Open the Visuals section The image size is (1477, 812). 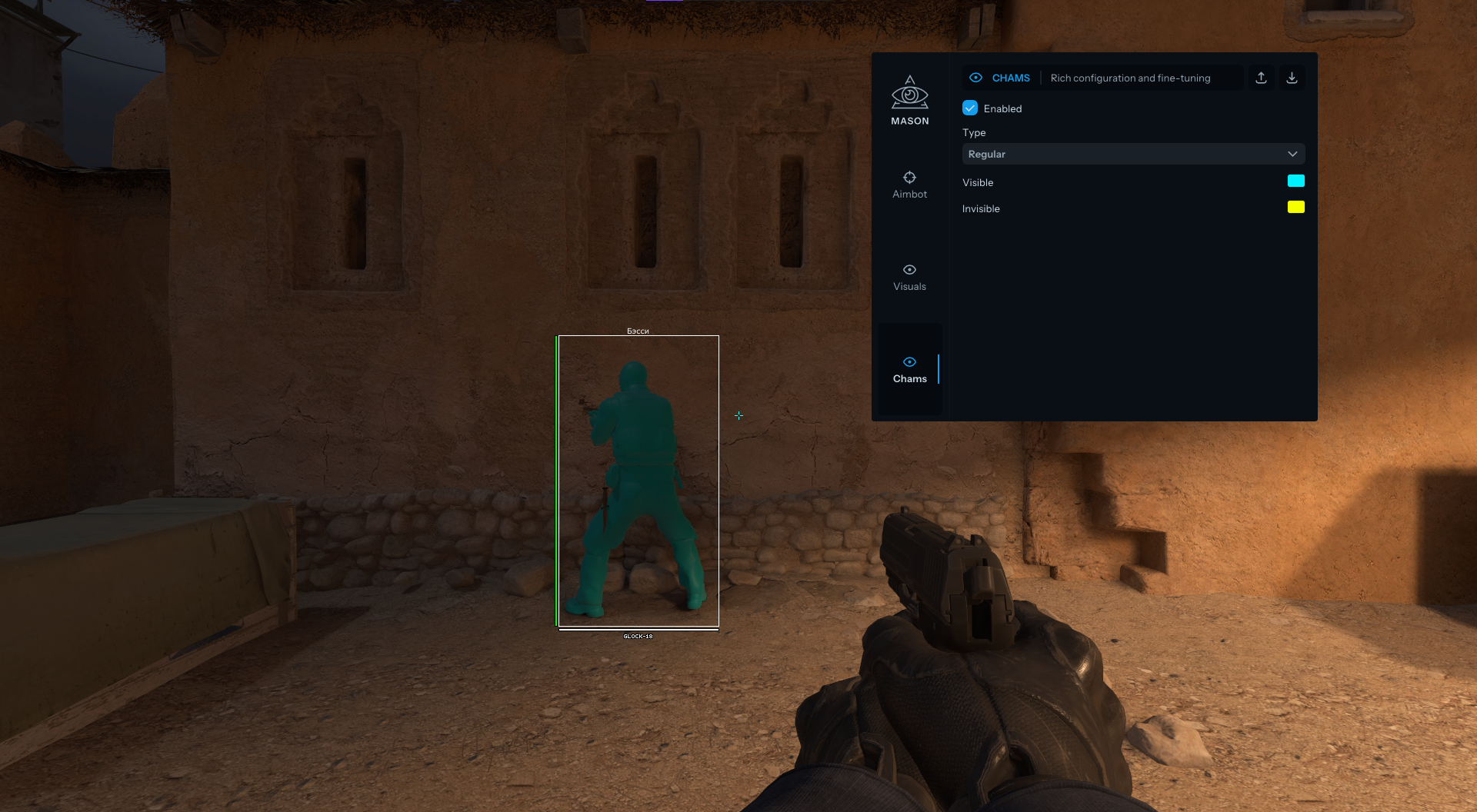point(910,277)
